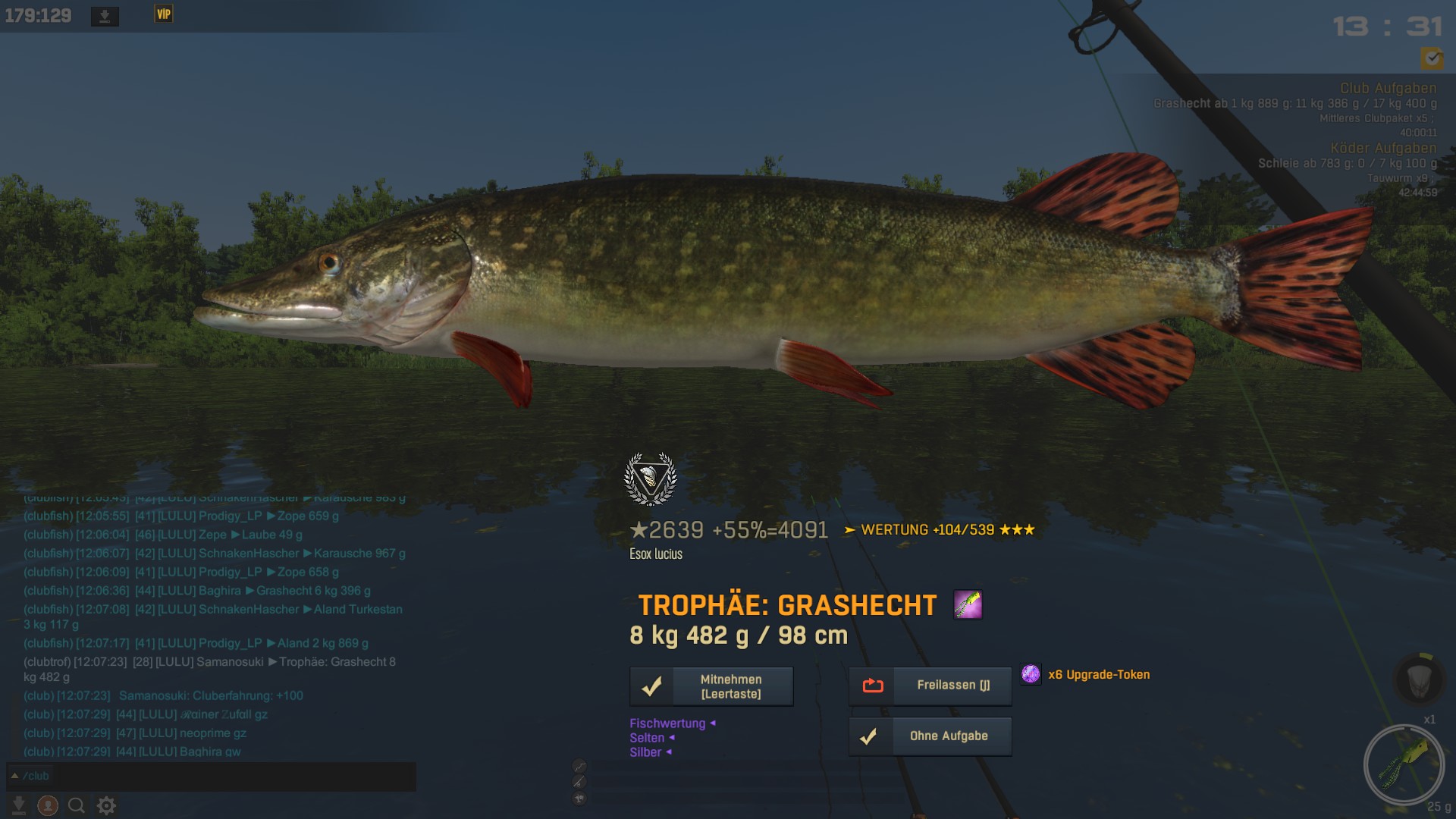Open the fish rank emblem badge
1456x819 pixels.
[x=650, y=479]
